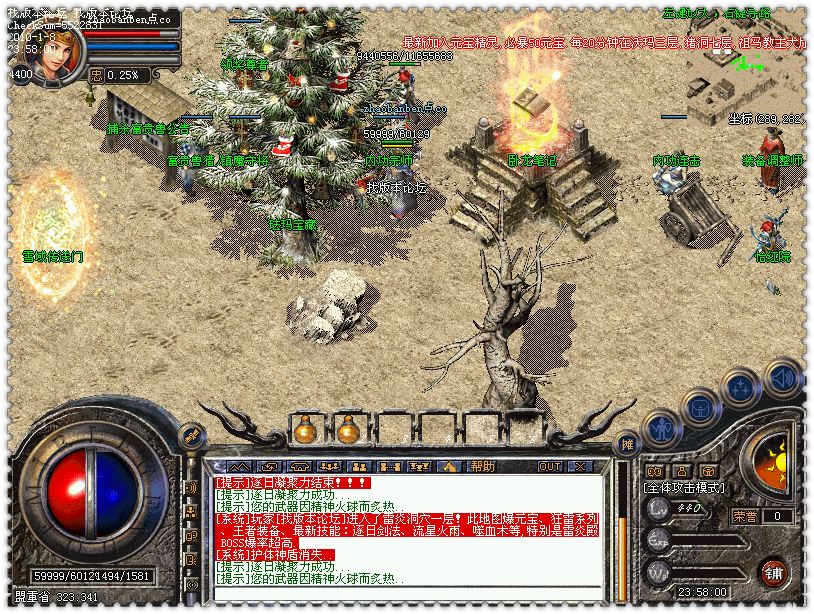
Task: Select the second potion gourd belt slot
Action: [x=347, y=430]
